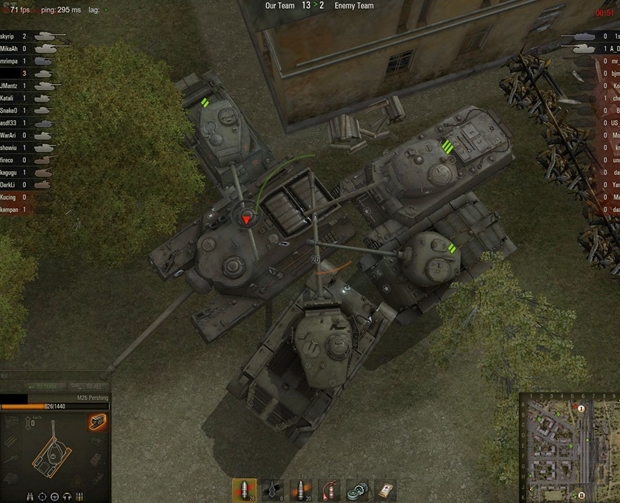Use the first aid kit consumable
The height and width of the screenshot is (503, 620).
coord(383,489)
